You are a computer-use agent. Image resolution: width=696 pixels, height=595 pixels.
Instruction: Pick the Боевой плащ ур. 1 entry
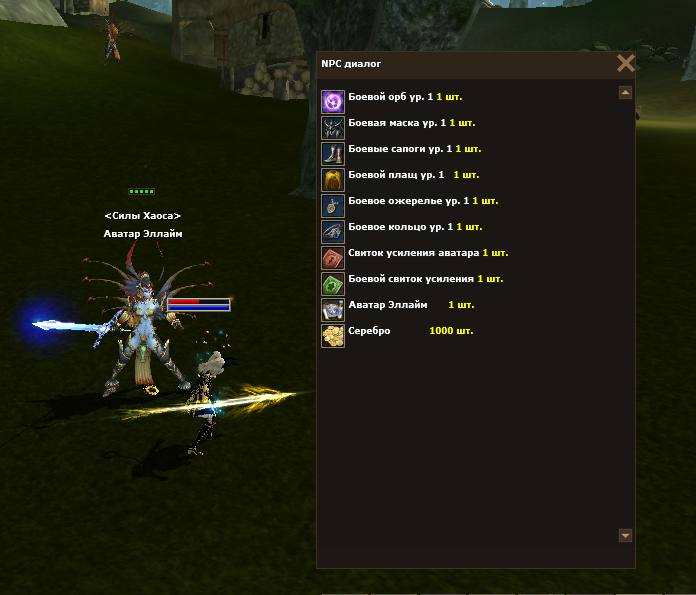pos(395,176)
